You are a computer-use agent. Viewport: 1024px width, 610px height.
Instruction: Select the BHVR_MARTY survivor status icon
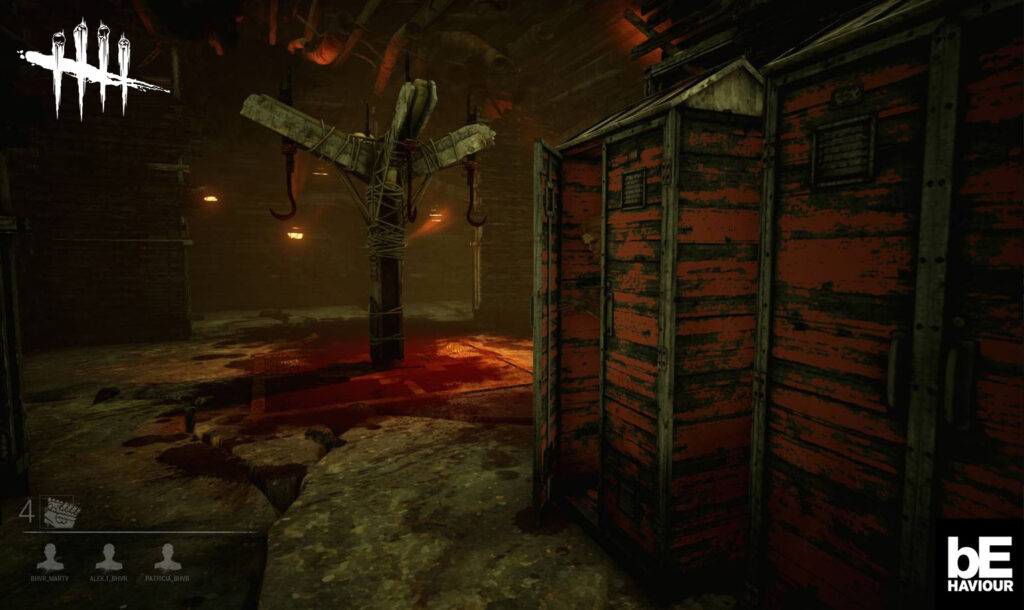click(50, 557)
